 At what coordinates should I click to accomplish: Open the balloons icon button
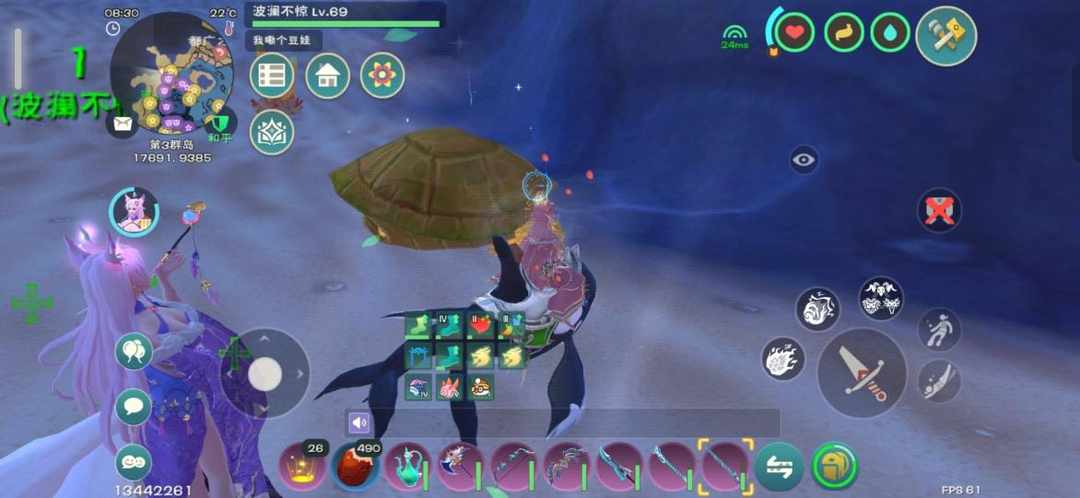(x=133, y=351)
